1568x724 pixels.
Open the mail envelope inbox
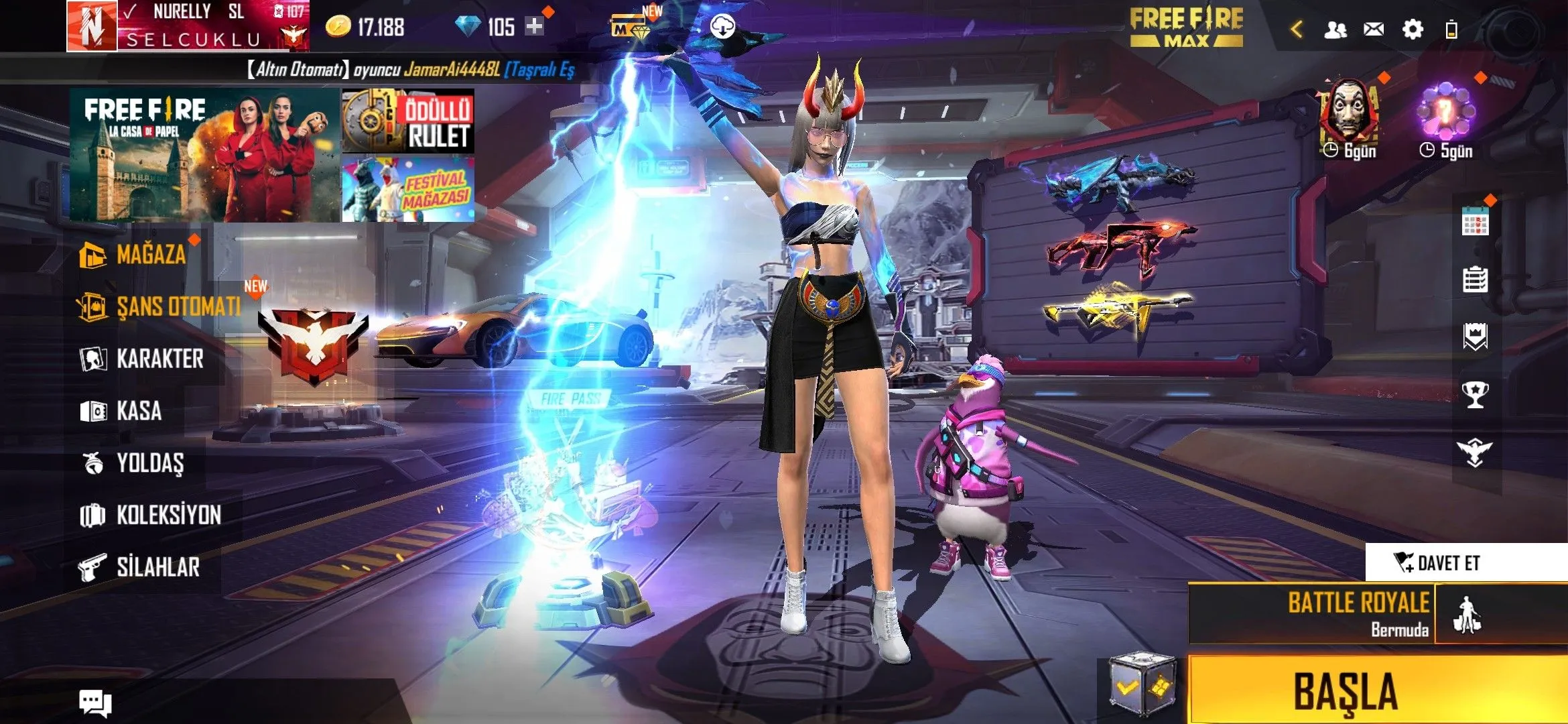(x=1374, y=29)
